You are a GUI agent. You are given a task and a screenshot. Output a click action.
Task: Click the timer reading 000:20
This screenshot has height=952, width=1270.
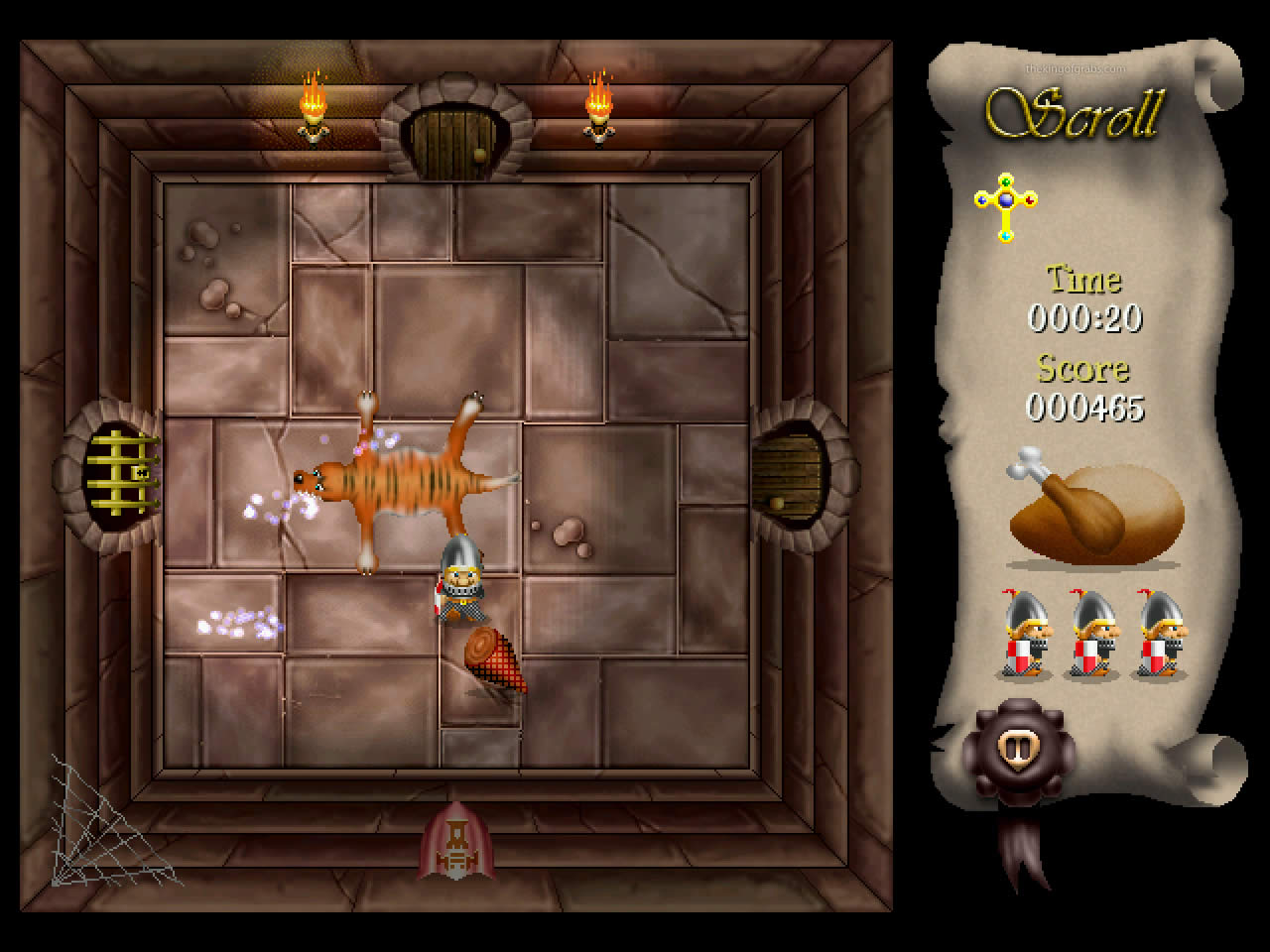point(1086,320)
